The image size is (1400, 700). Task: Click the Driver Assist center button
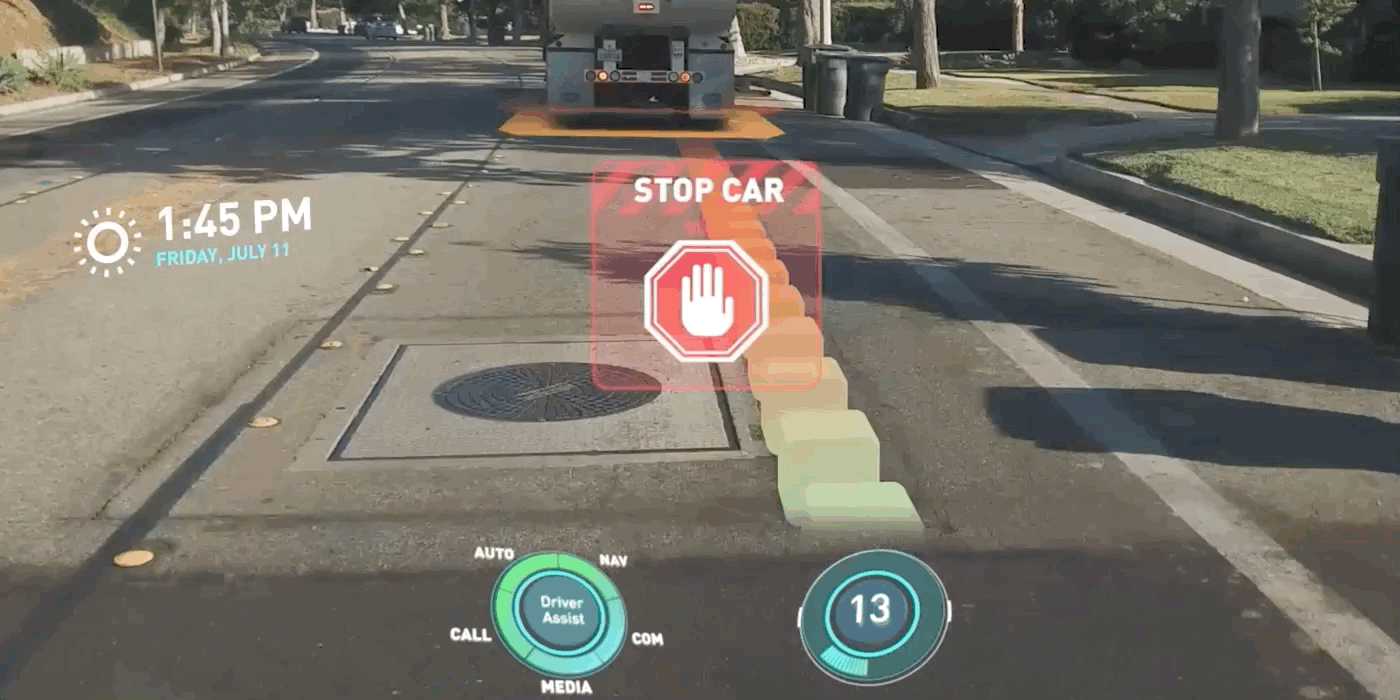point(562,610)
